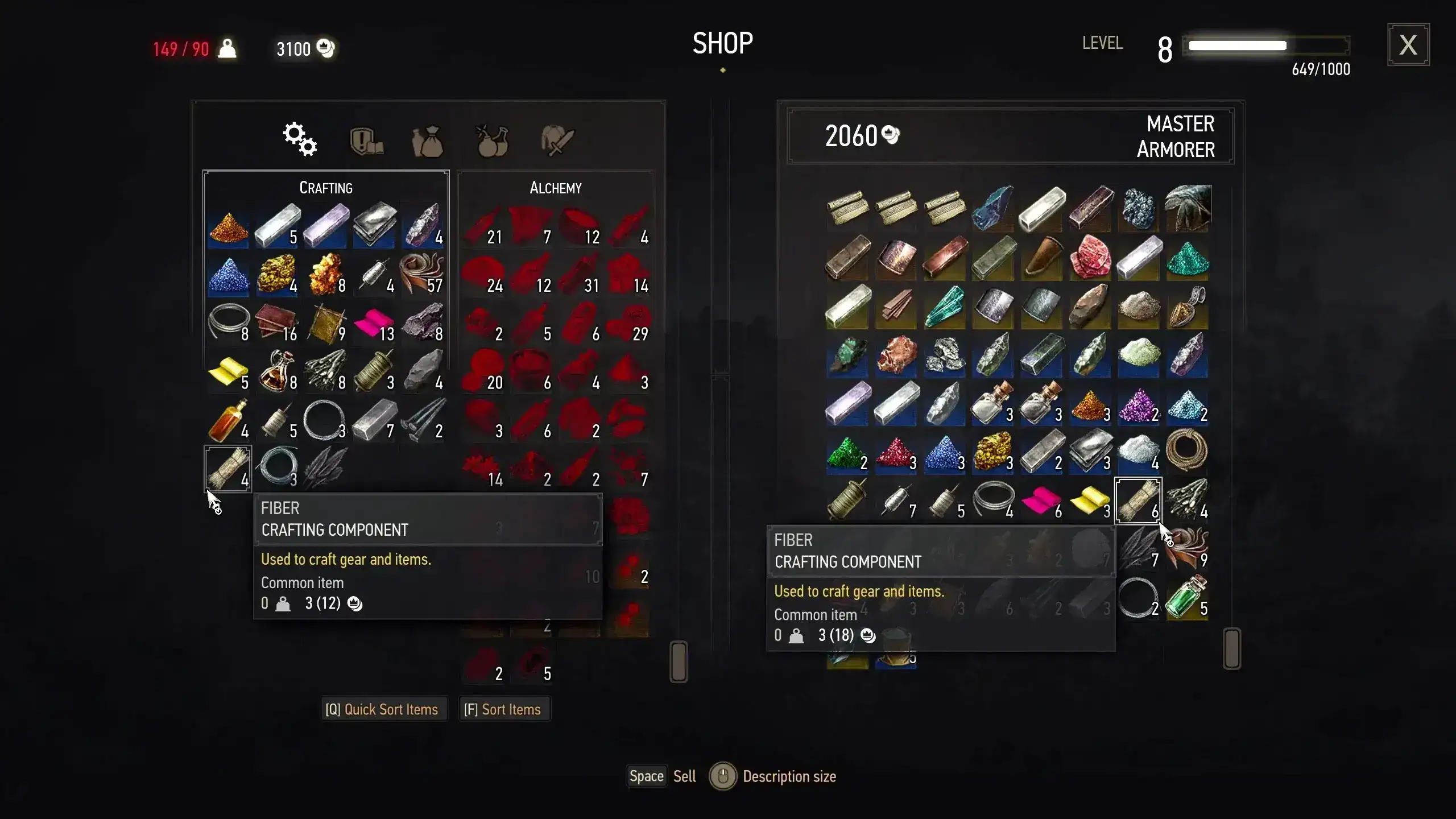This screenshot has height=819, width=1456.
Task: Pick your pink silk stack of 13
Action: [374, 323]
